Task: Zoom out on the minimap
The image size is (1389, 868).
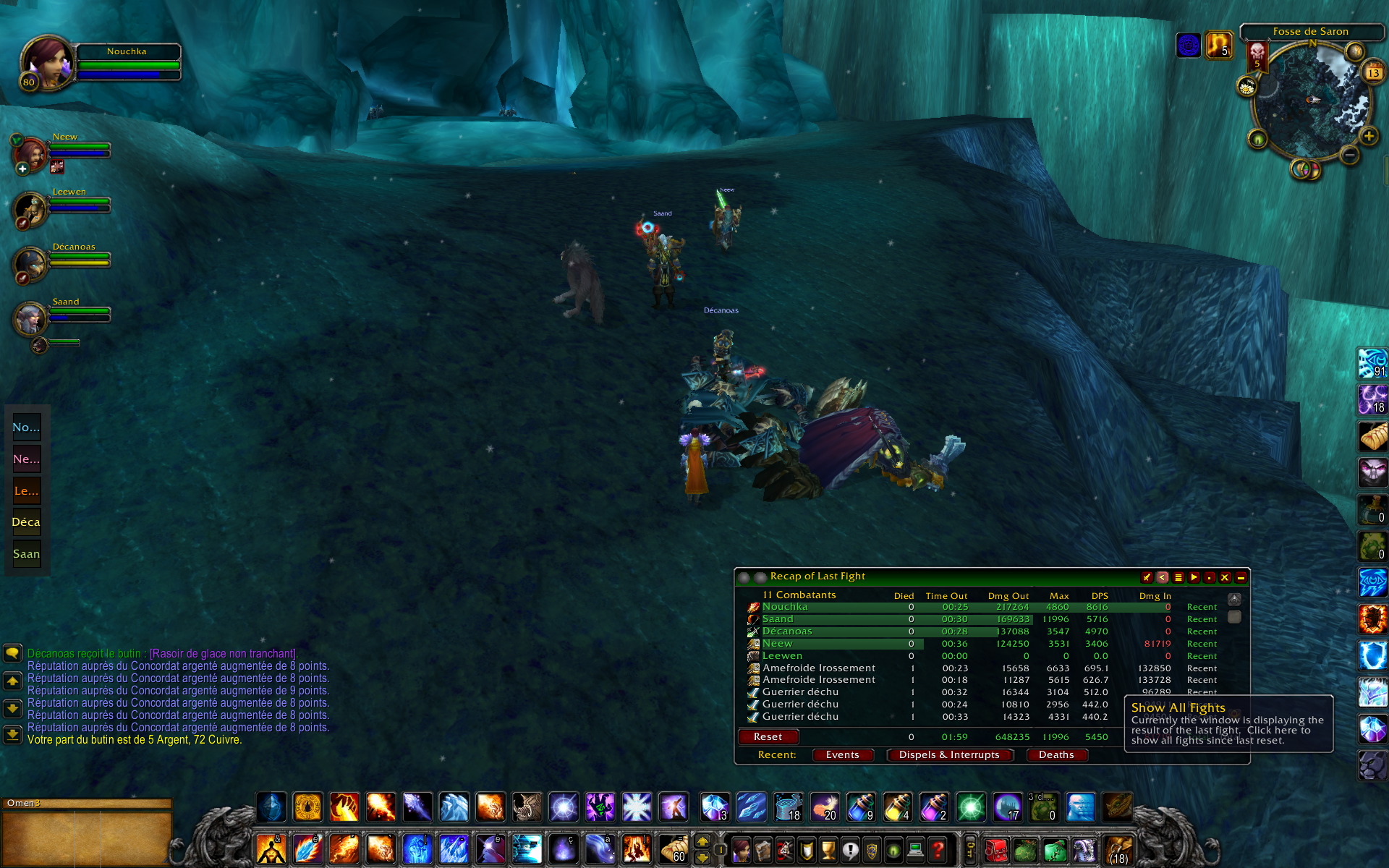Action: 1348,155
